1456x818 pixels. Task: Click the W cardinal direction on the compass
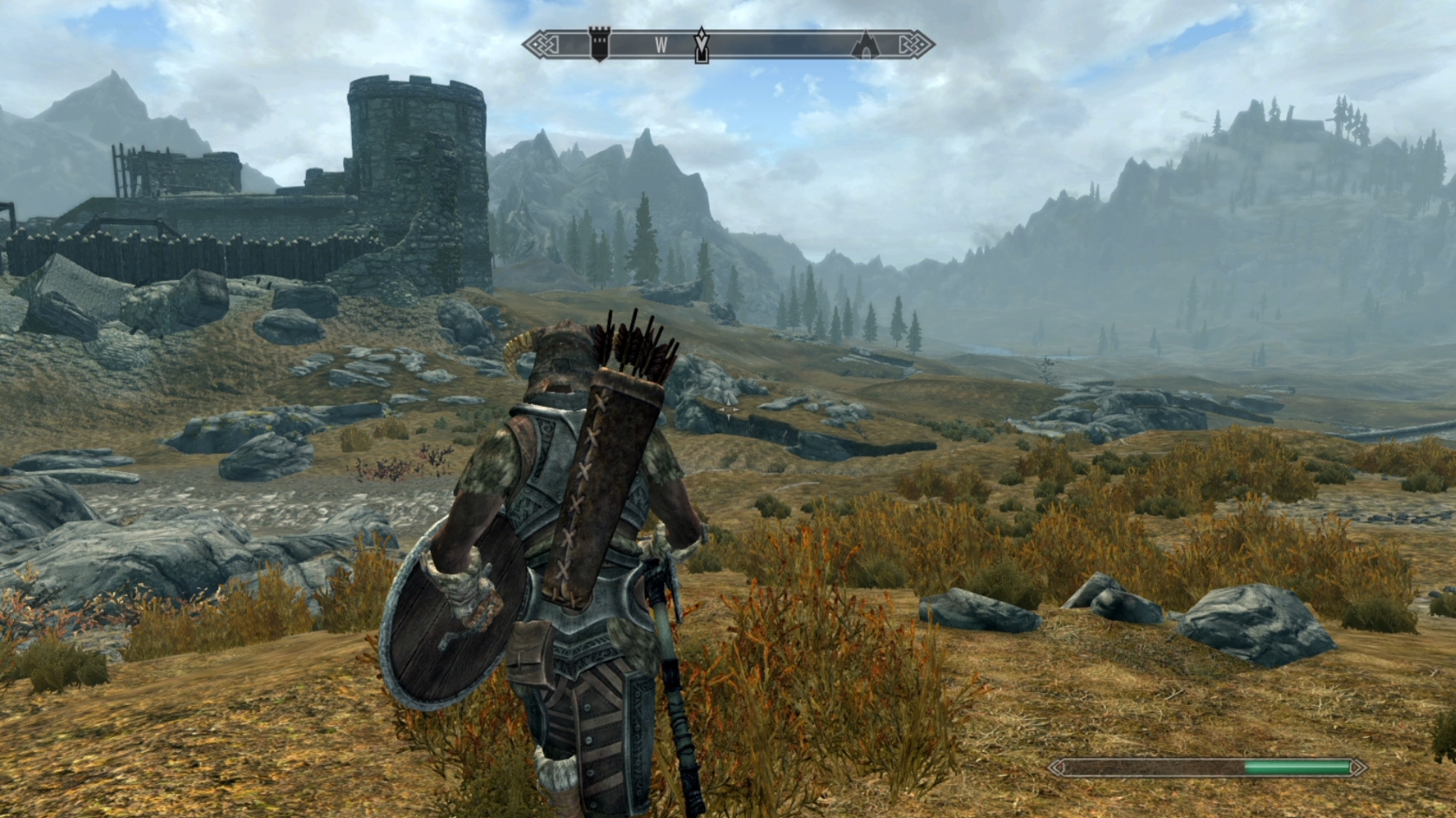[x=662, y=42]
